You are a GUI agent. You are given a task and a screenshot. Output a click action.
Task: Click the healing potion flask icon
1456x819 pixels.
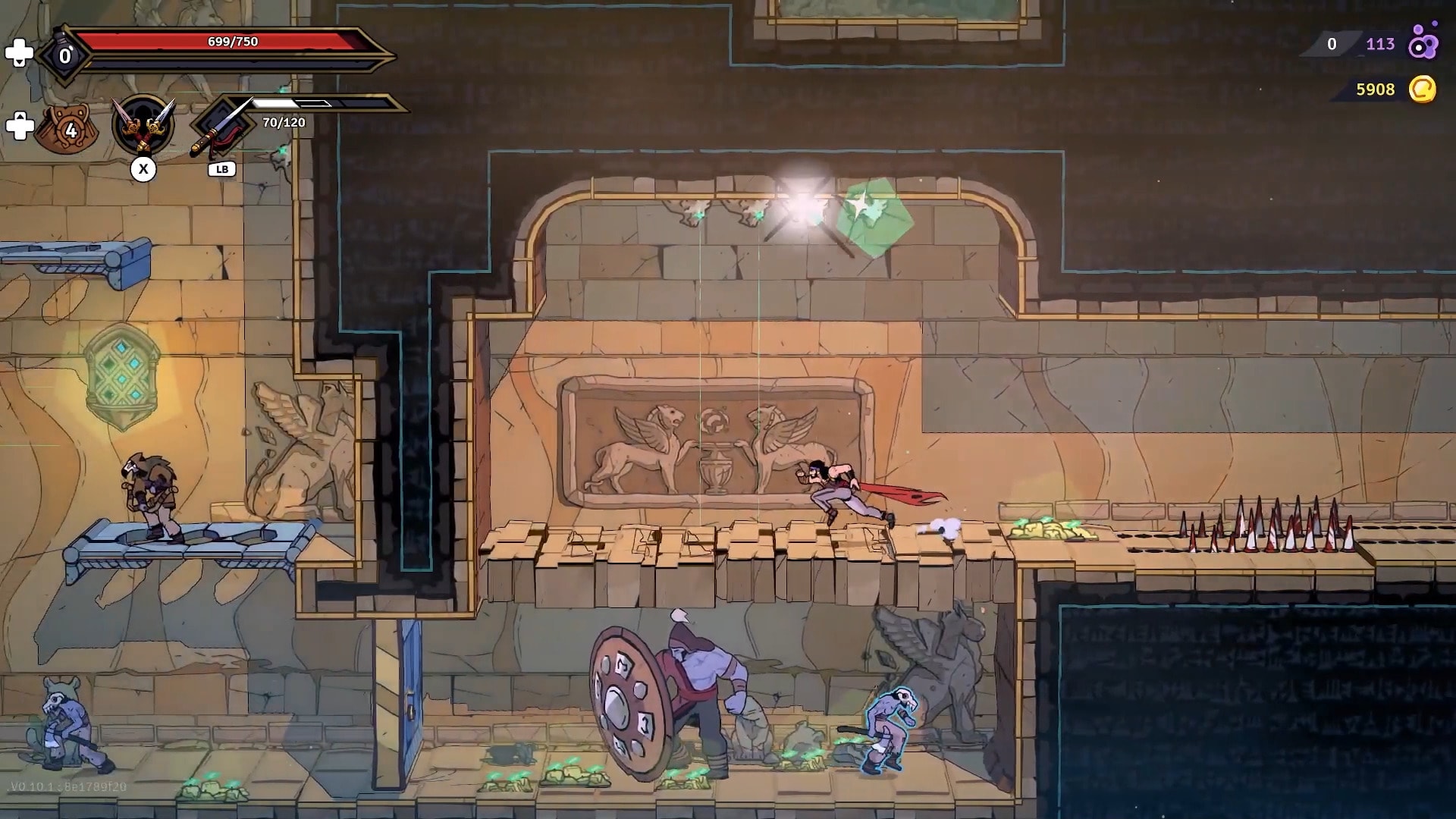(63, 53)
